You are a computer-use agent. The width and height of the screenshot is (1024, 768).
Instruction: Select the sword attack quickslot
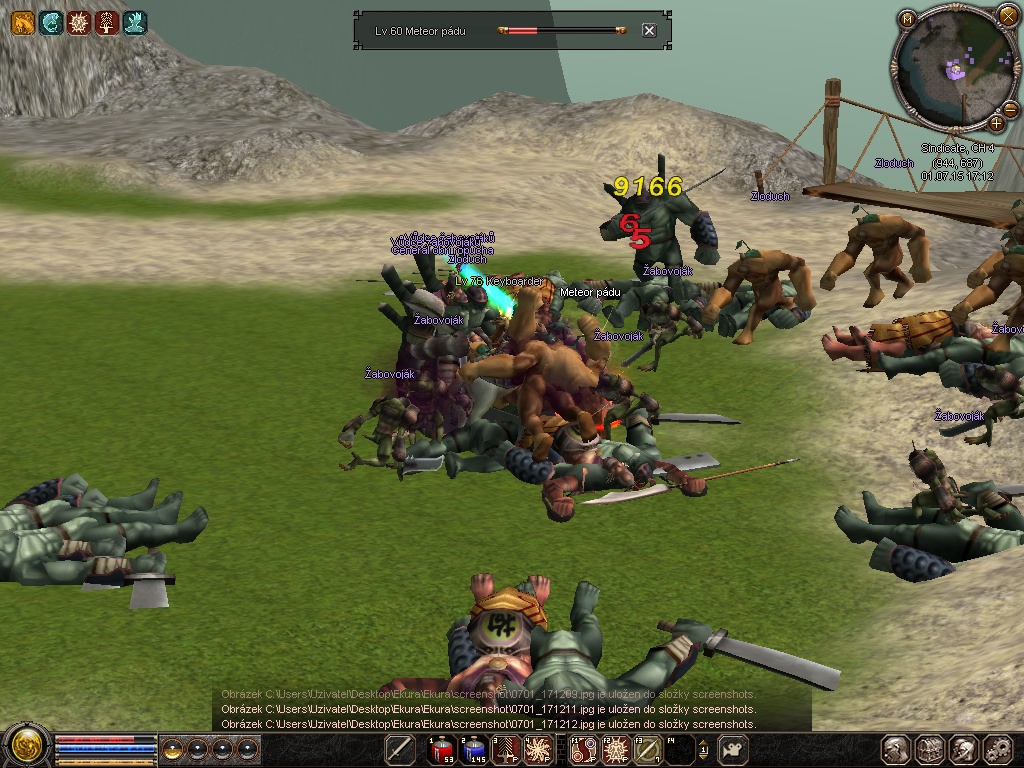[400, 749]
